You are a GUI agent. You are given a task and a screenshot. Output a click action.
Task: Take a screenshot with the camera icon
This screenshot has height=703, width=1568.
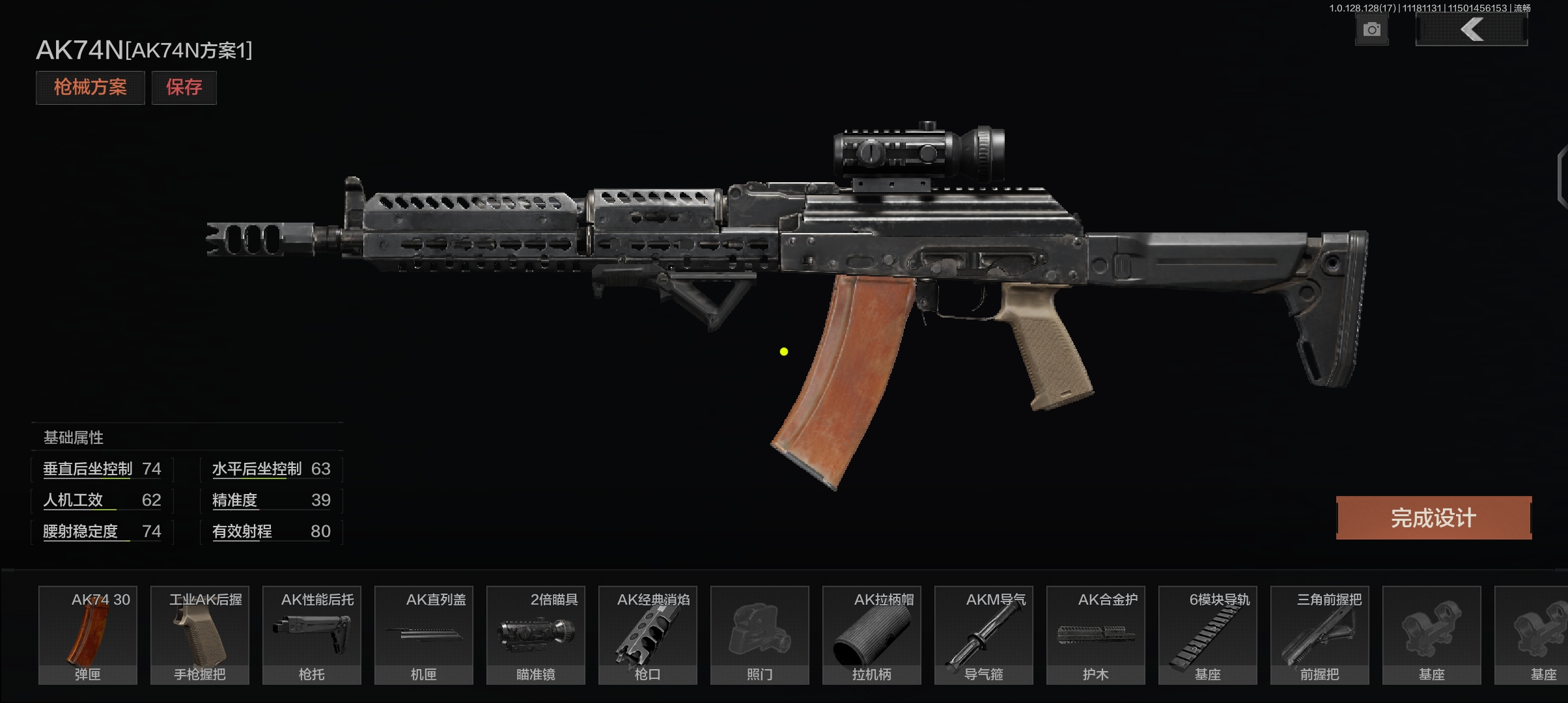pos(1371,30)
